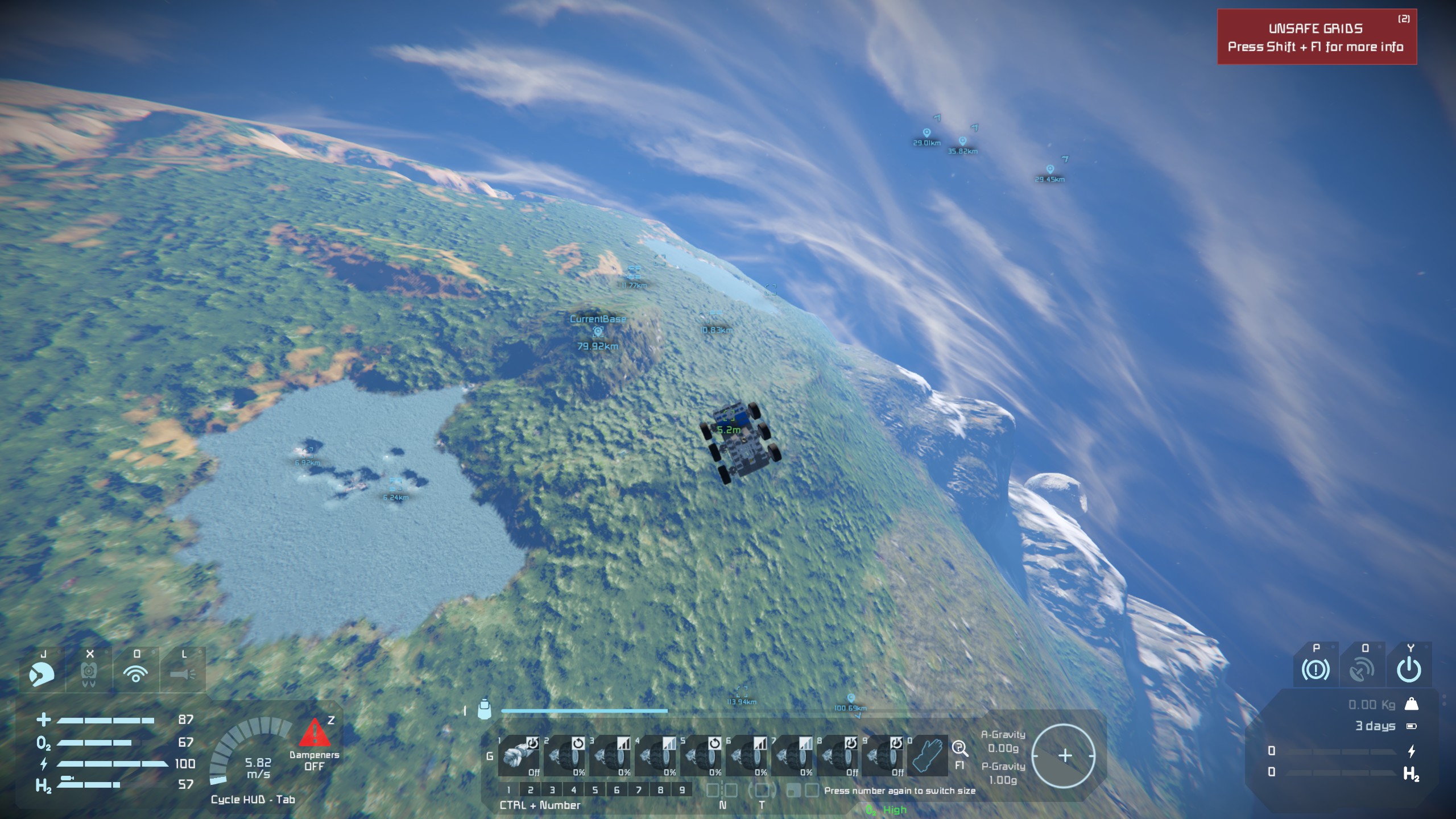
Task: Open the Unsafe Grids warning notification
Action: pyautogui.click(x=1316, y=37)
